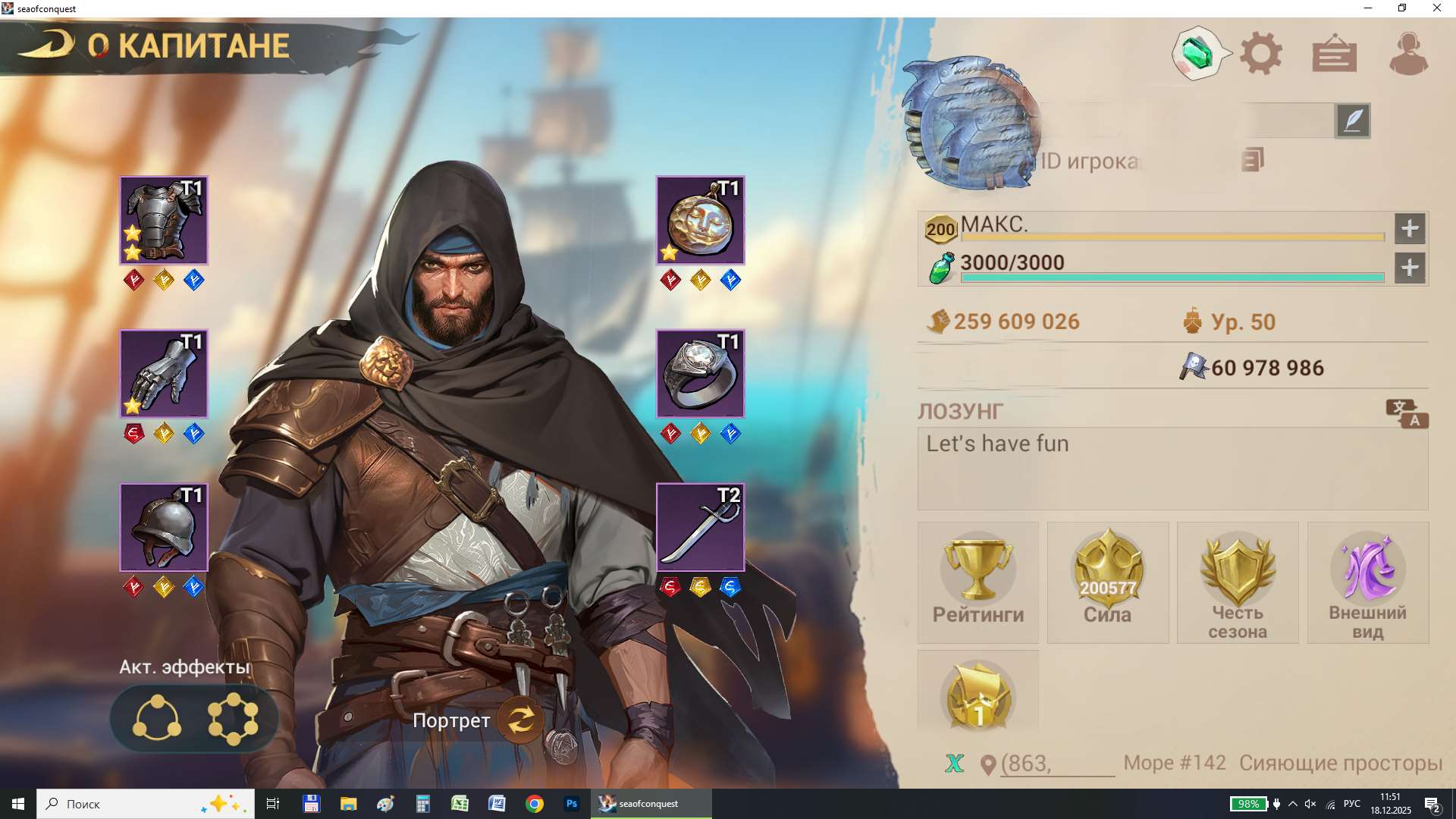
Task: Click the plus next to the 3000/3000 bar
Action: coord(1410,268)
